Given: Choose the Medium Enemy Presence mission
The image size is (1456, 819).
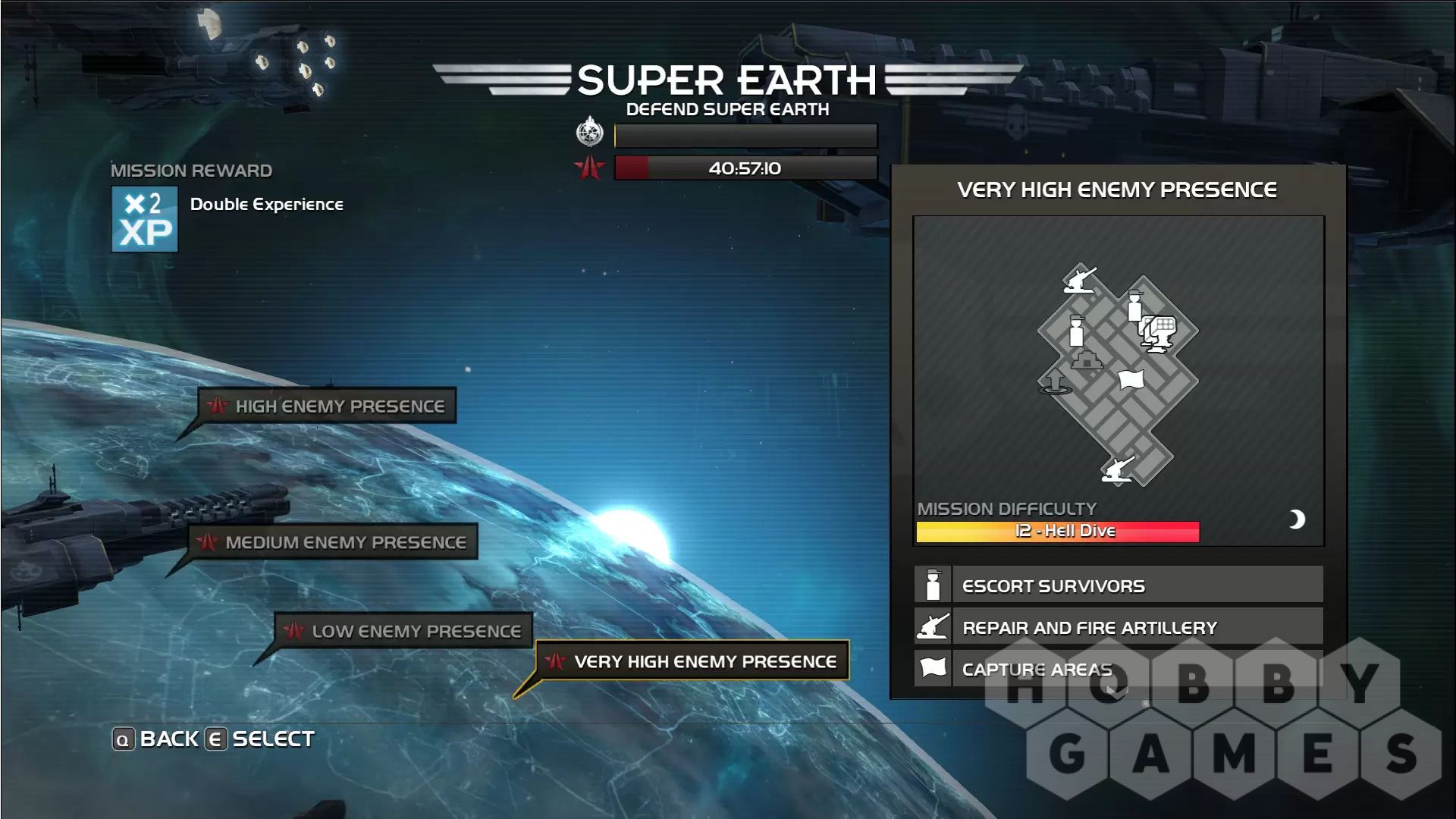Looking at the screenshot, I should click(333, 542).
